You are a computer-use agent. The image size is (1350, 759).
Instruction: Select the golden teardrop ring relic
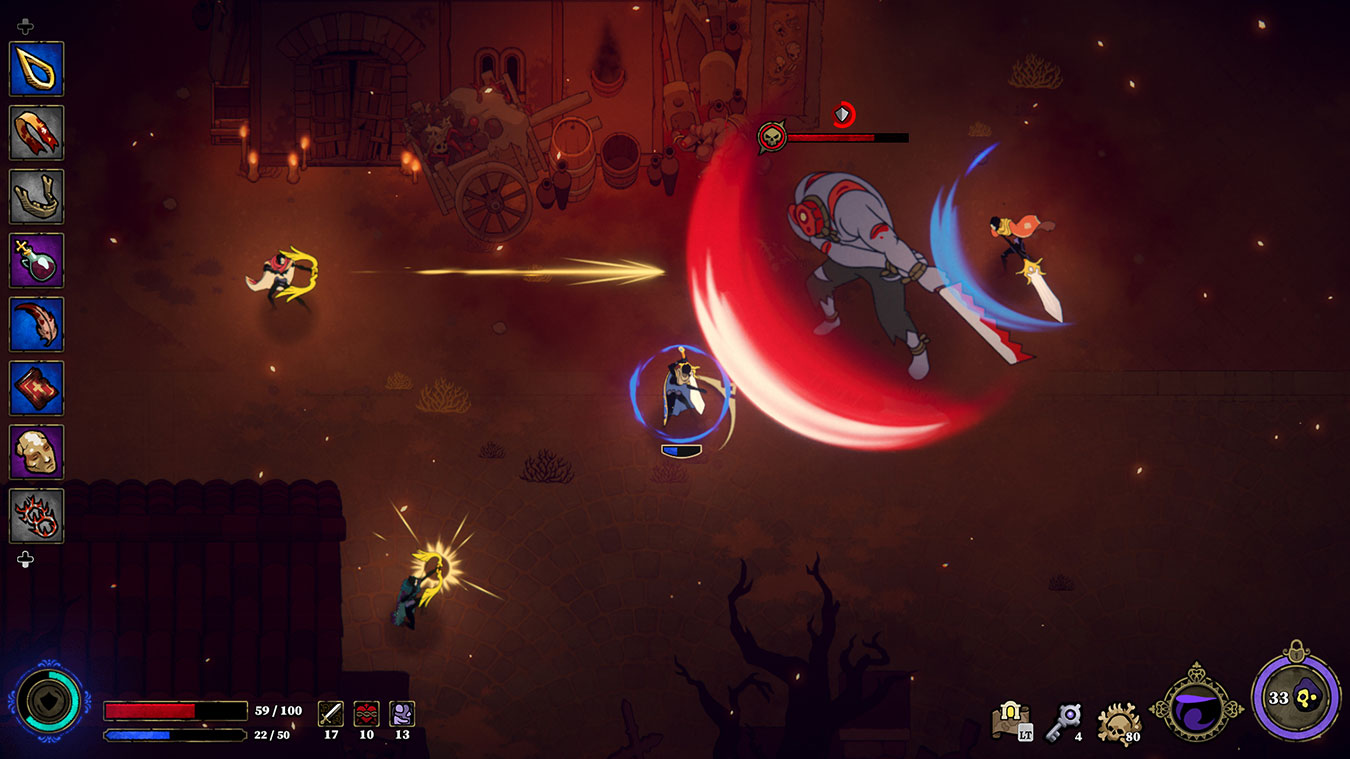click(37, 68)
